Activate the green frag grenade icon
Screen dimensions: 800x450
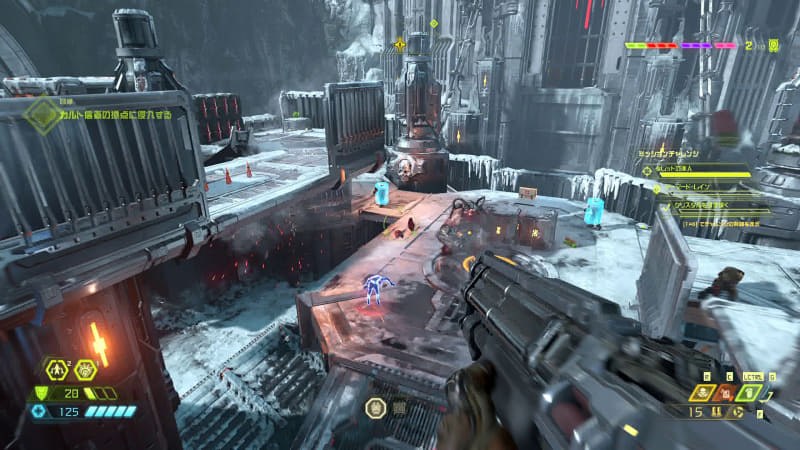(748, 392)
